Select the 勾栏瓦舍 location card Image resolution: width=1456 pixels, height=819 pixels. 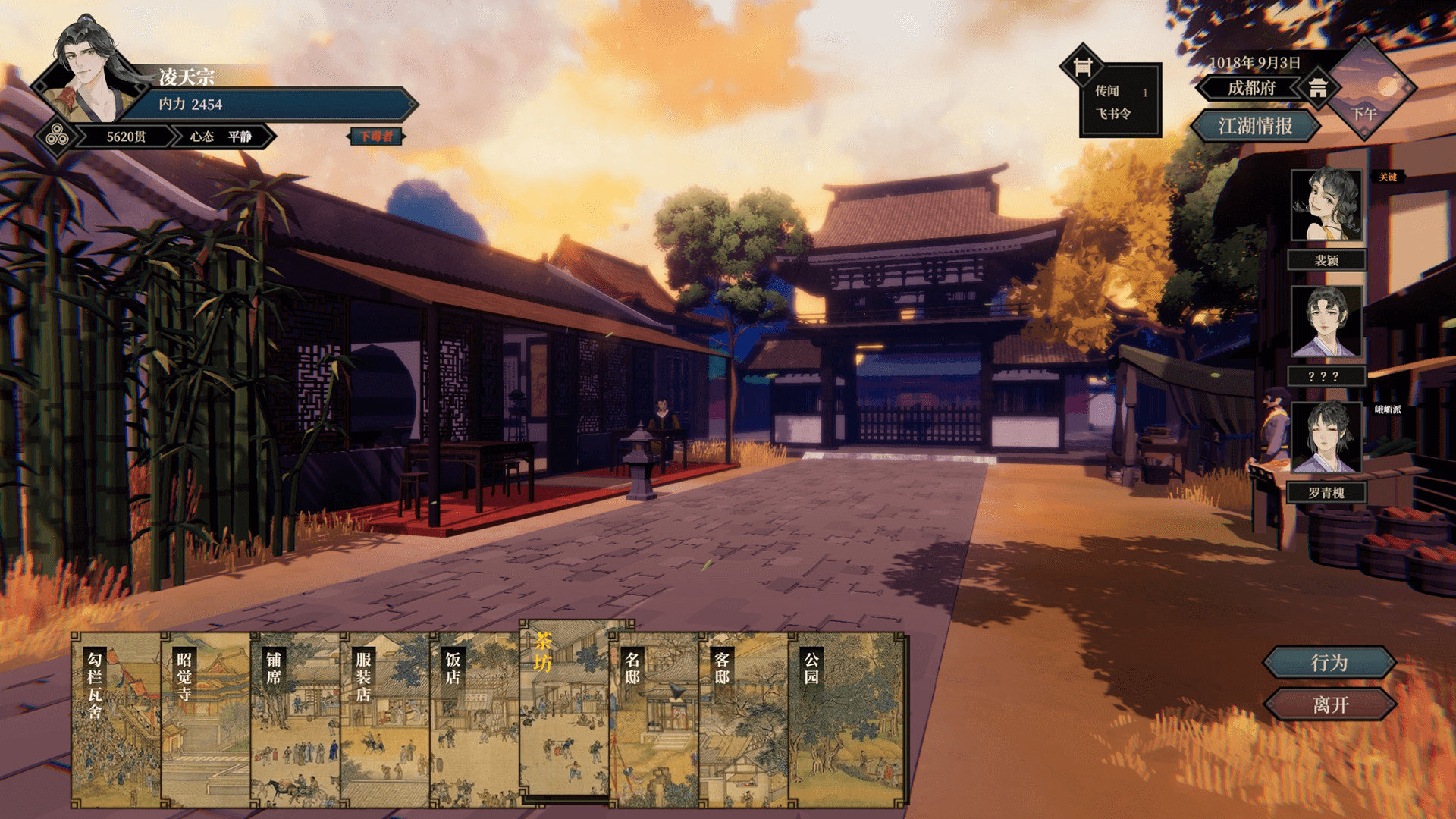tap(116, 719)
